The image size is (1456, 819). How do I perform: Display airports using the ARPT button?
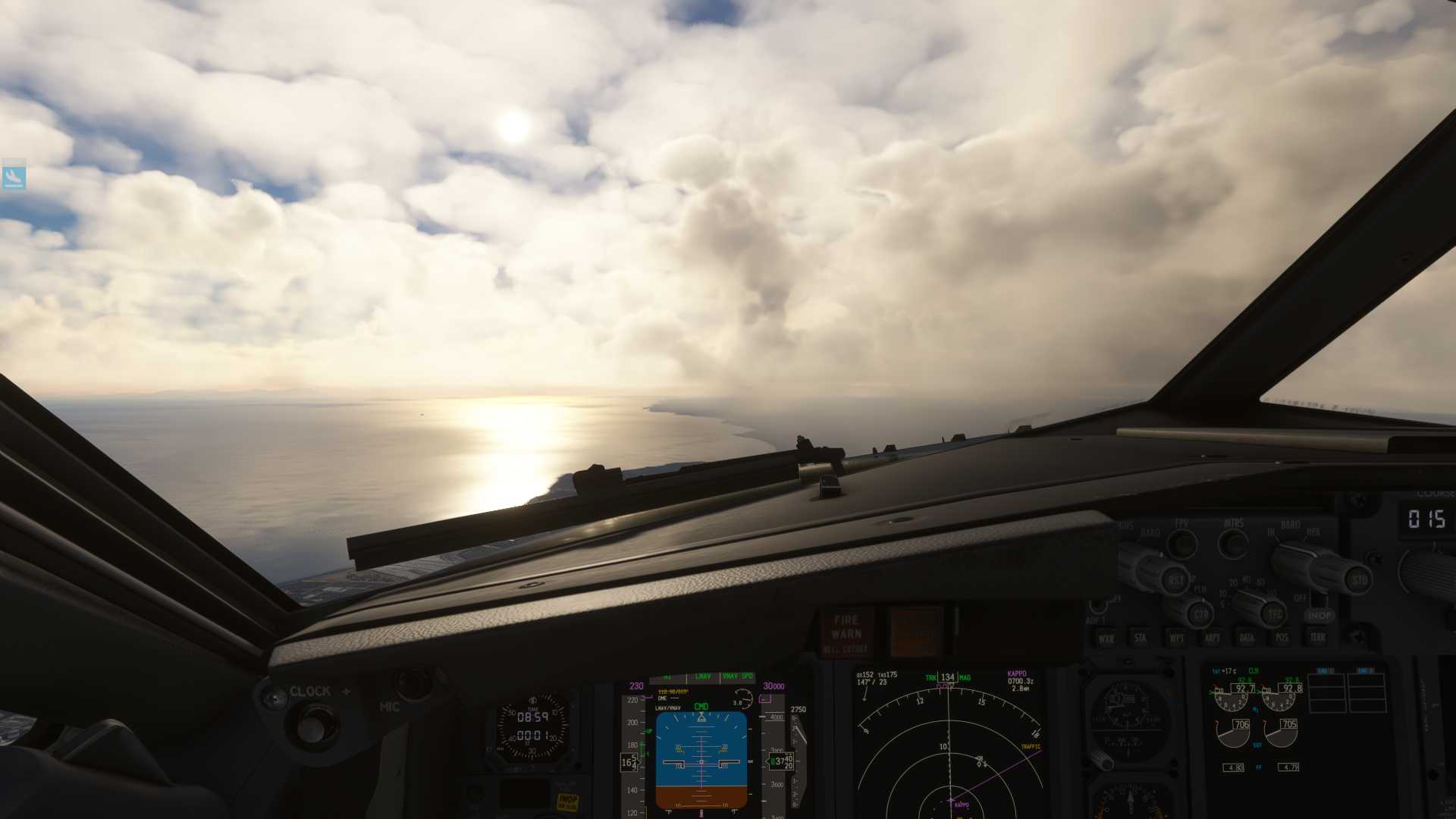1212,637
